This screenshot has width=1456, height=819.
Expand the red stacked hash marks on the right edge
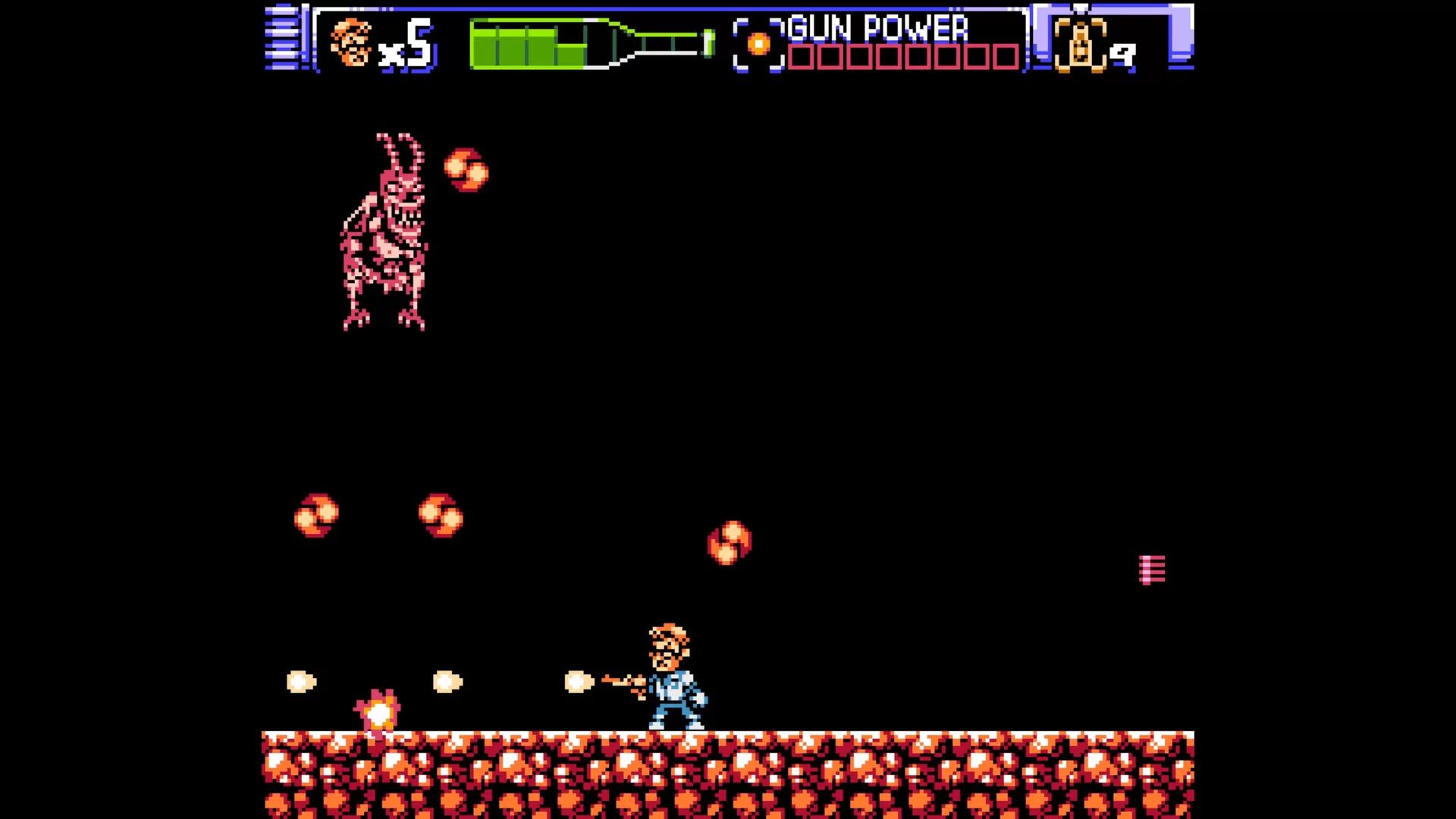point(1153,570)
